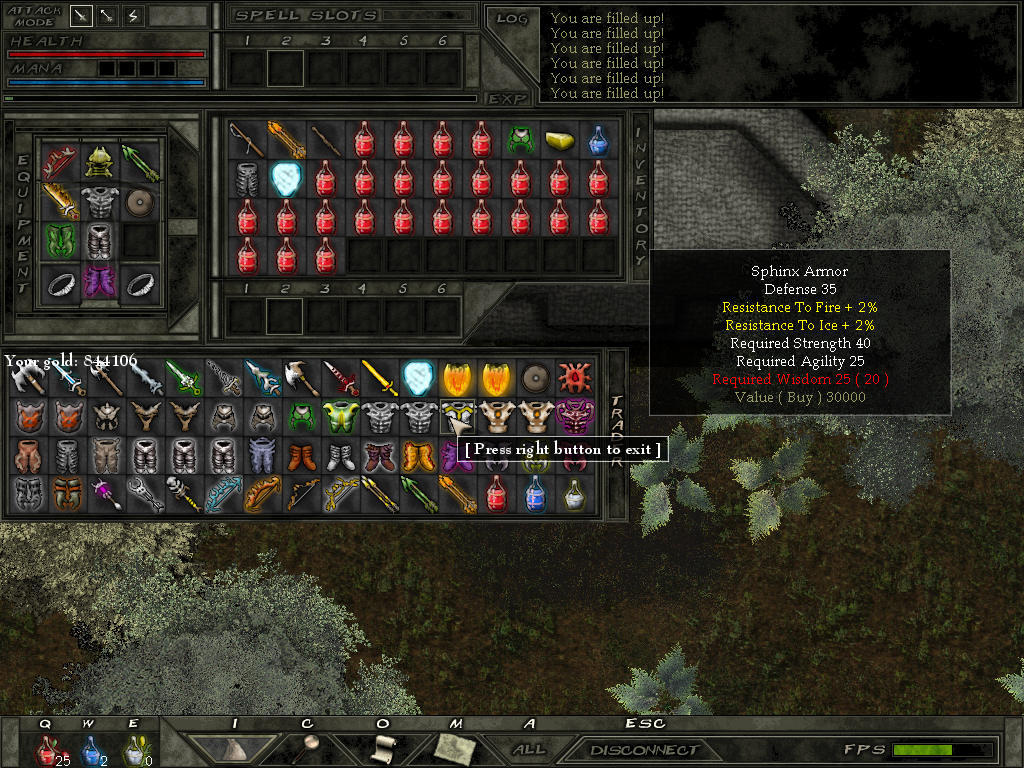Choose the lightning bolt attack mode
Viewport: 1024px width, 768px height.
133,16
